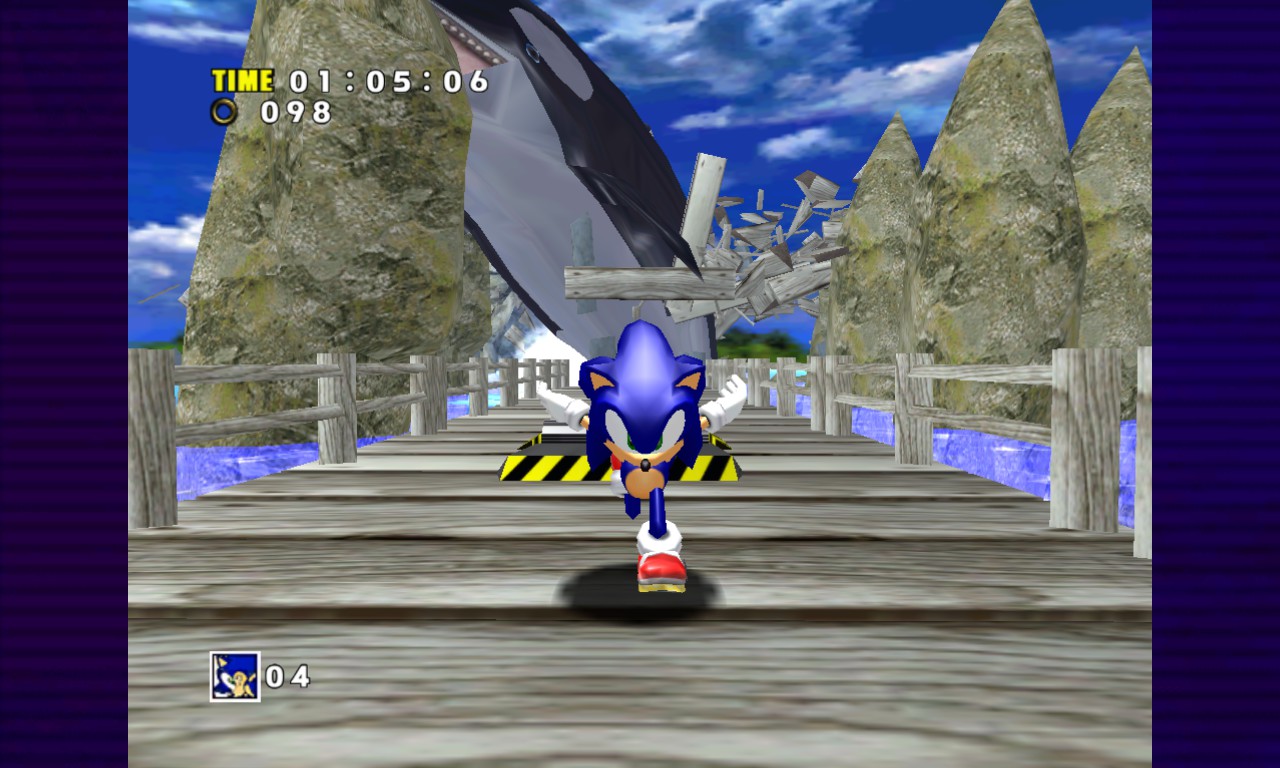
Task: Expand the ring counter display
Action: pos(265,113)
